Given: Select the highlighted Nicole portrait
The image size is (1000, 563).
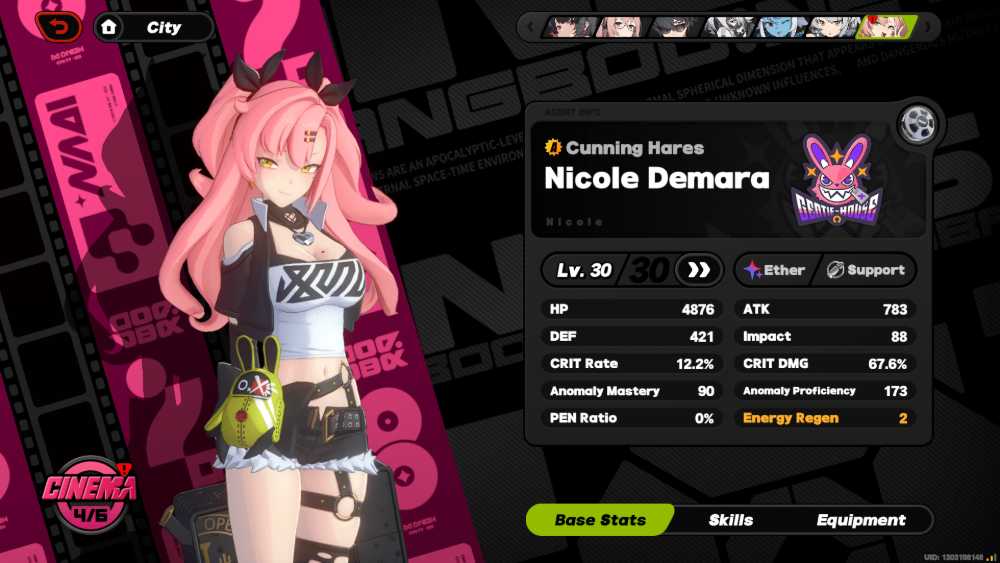Looking at the screenshot, I should pyautogui.click(x=886, y=27).
